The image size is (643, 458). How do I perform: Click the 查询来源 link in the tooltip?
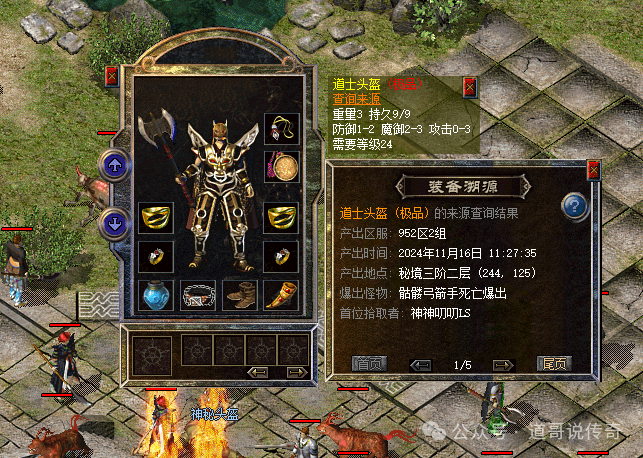(359, 98)
